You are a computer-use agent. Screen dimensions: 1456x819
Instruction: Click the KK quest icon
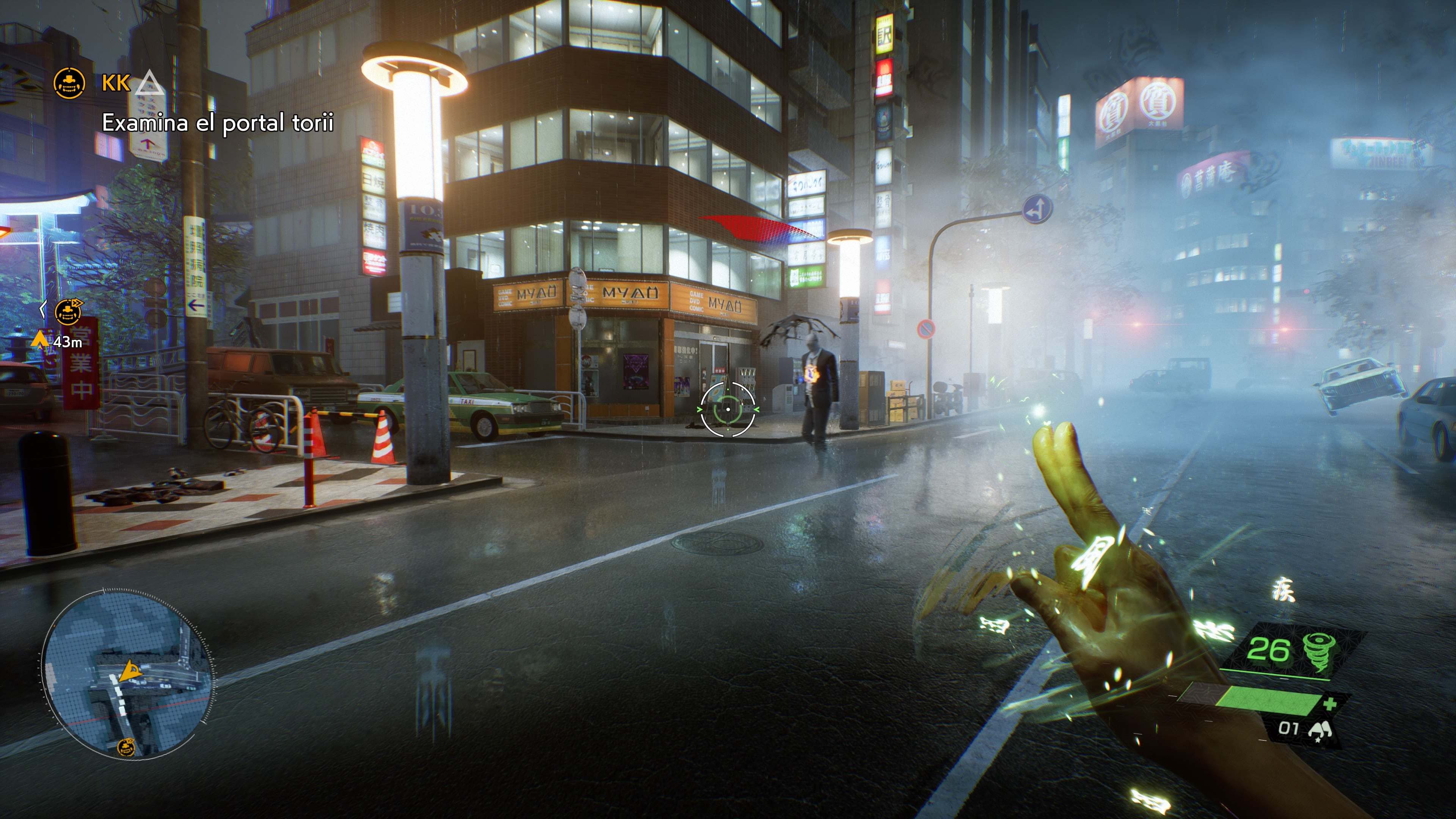(69, 83)
